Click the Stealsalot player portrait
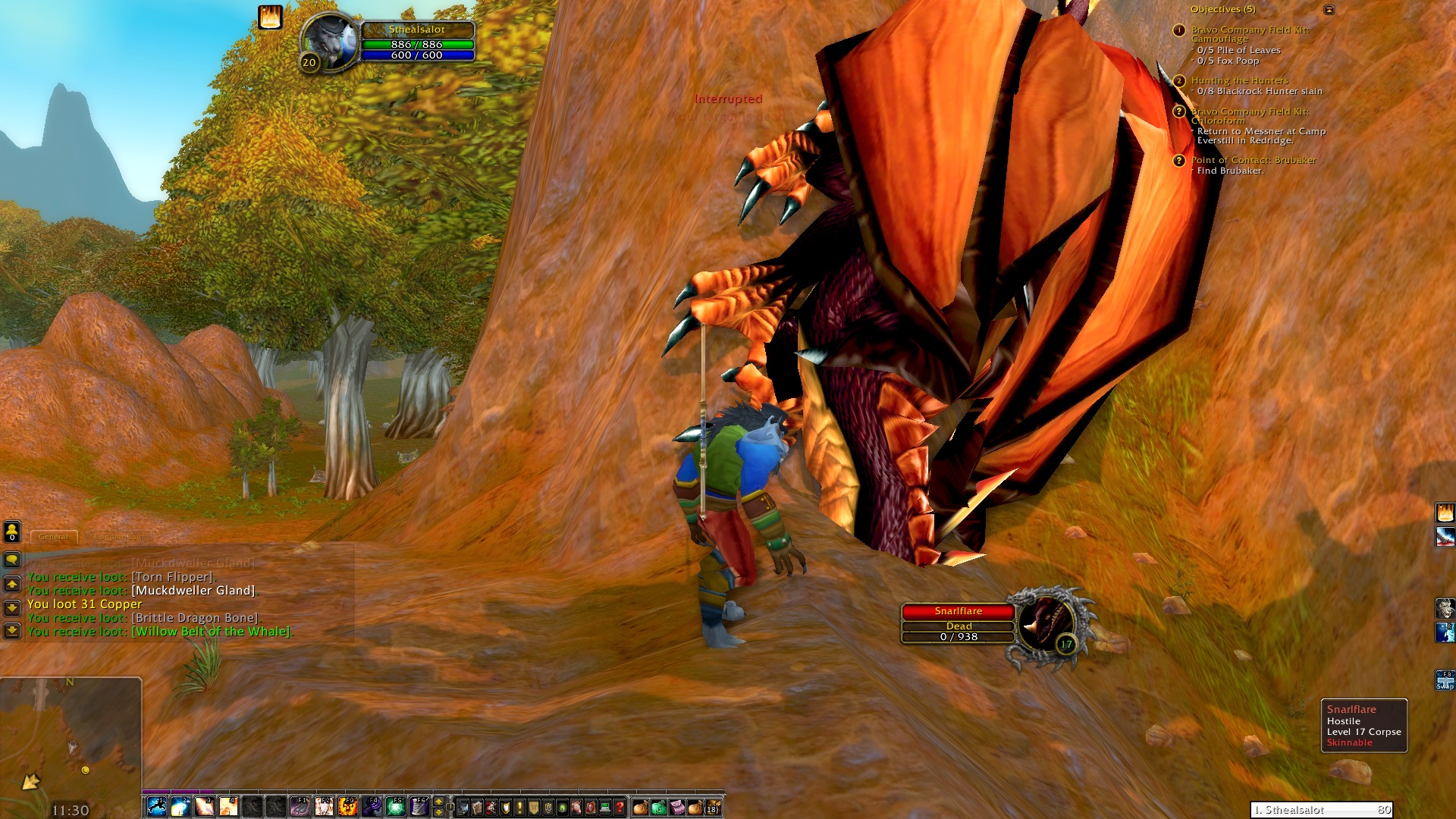The height and width of the screenshot is (819, 1456). pos(329,42)
